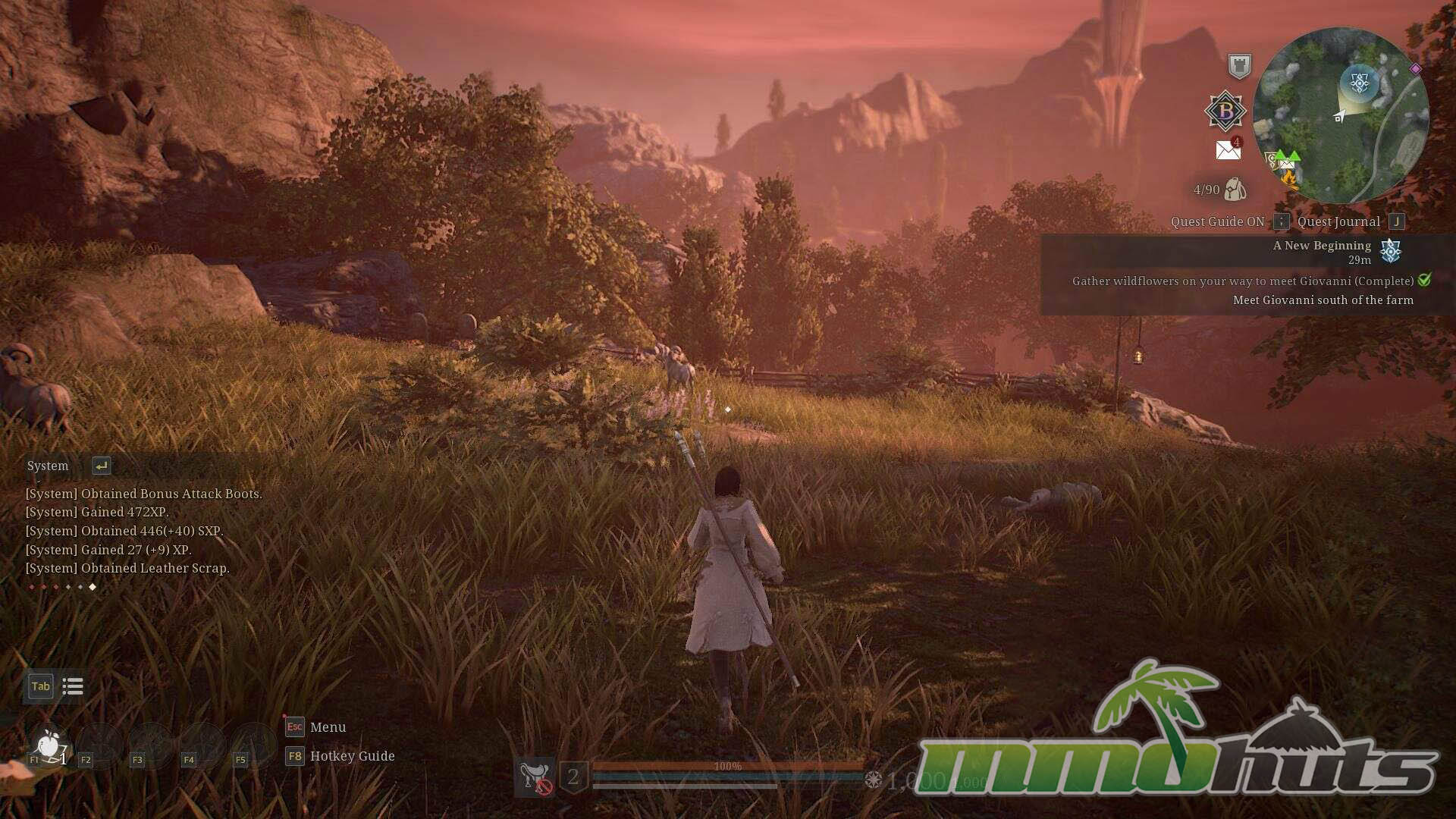Open the circular minimap

(x=1340, y=116)
